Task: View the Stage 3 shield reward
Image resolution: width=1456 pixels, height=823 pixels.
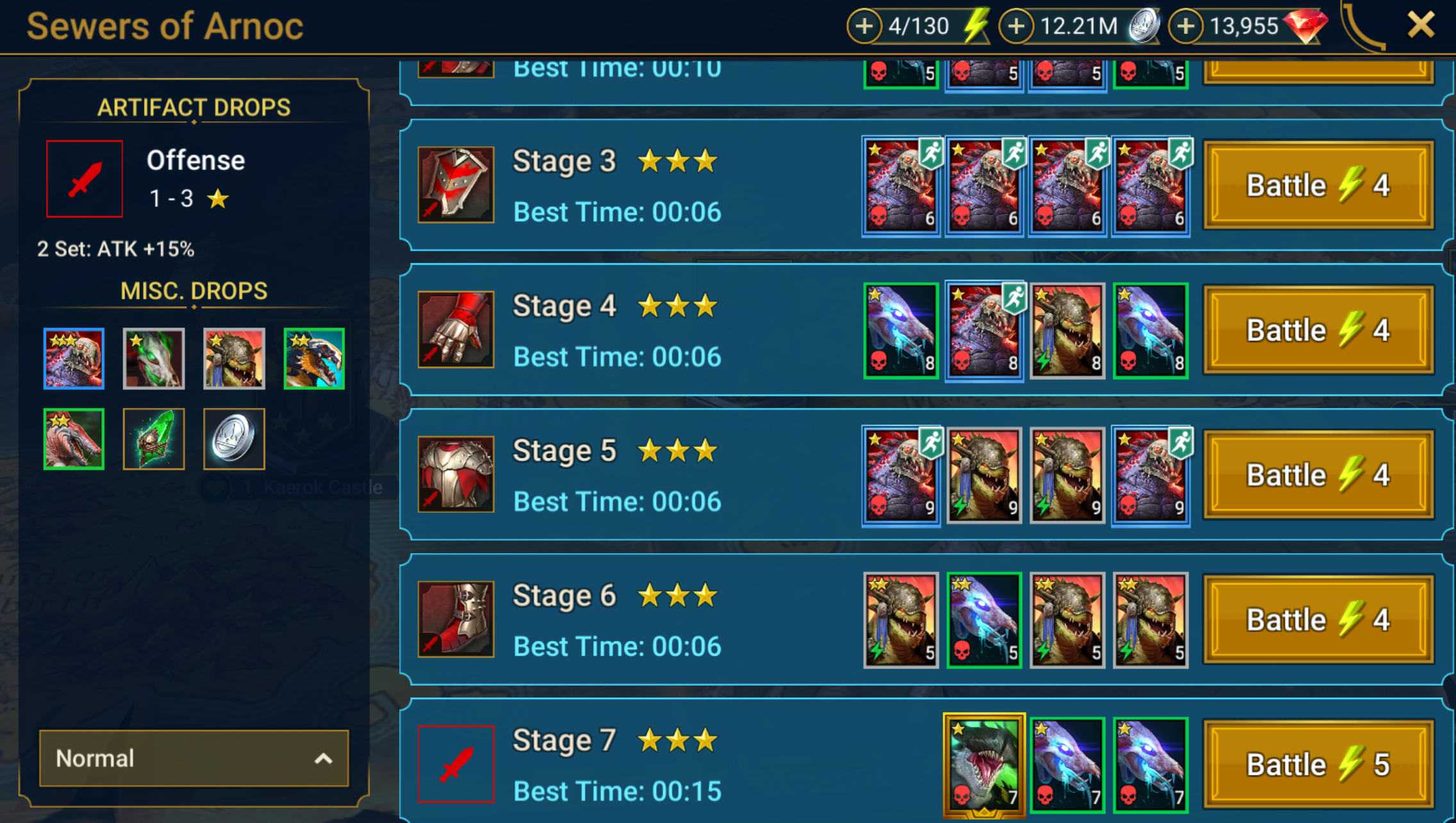Action: [456, 185]
